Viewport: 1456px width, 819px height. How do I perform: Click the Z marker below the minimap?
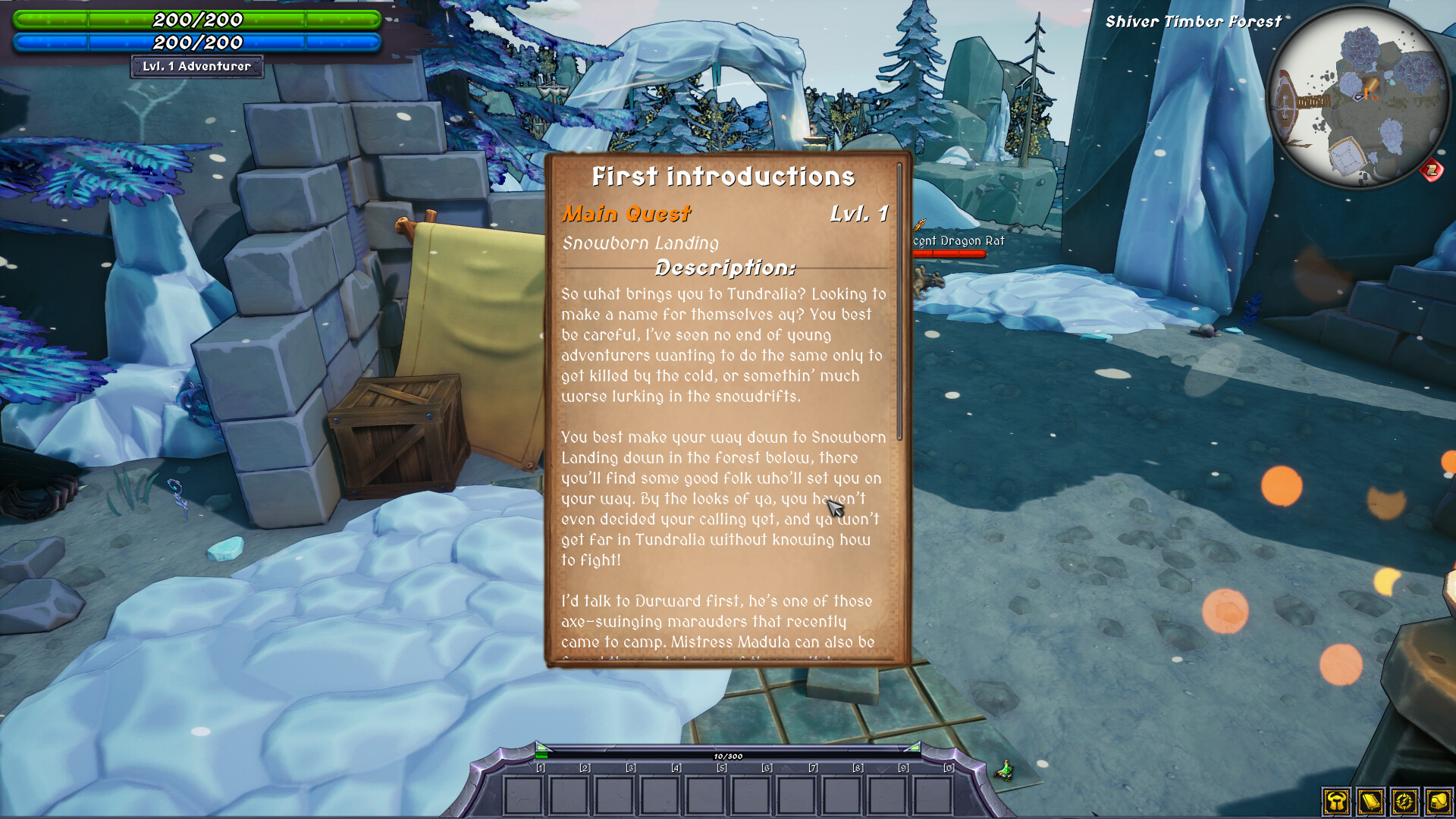click(x=1430, y=169)
